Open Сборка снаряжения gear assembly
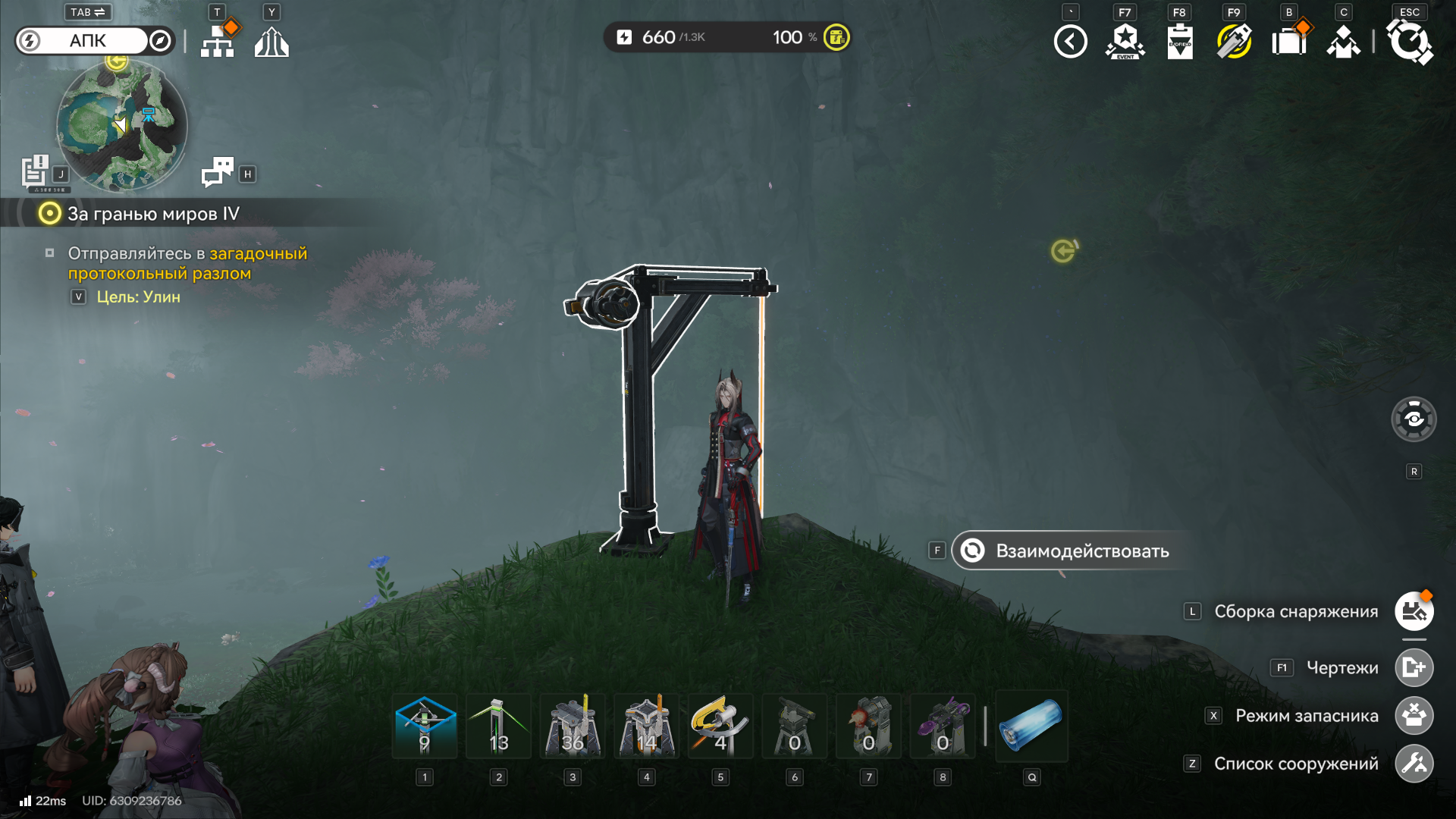The height and width of the screenshot is (819, 1456). click(x=1414, y=611)
